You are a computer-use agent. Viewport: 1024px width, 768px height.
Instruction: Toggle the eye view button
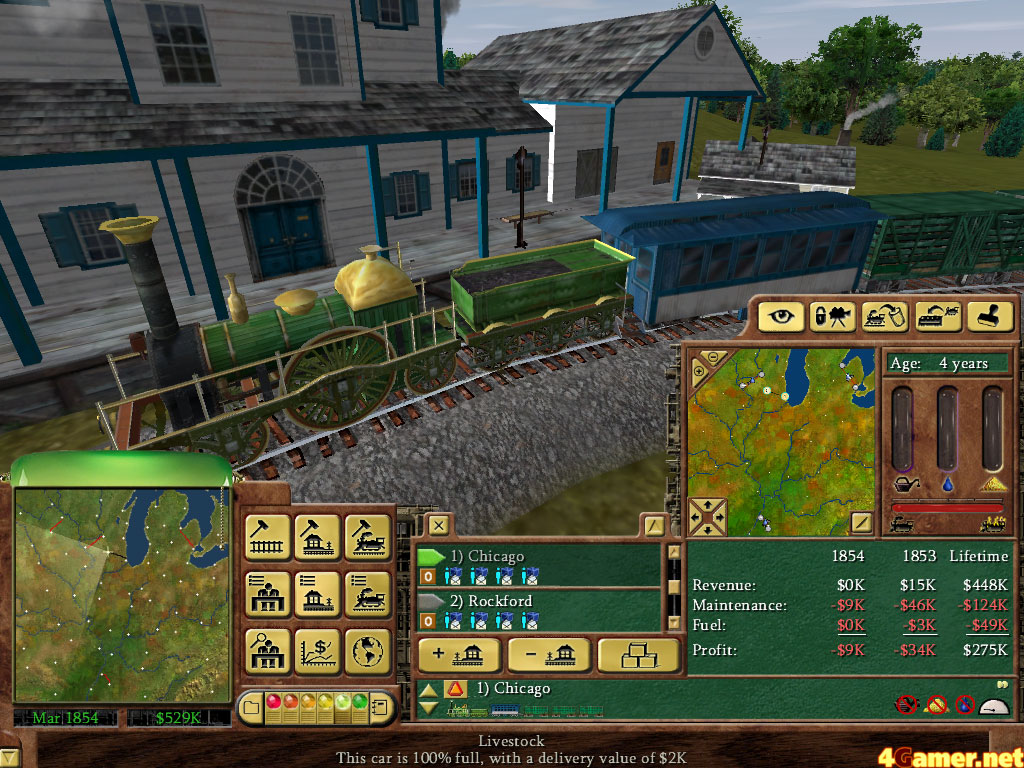[x=782, y=316]
